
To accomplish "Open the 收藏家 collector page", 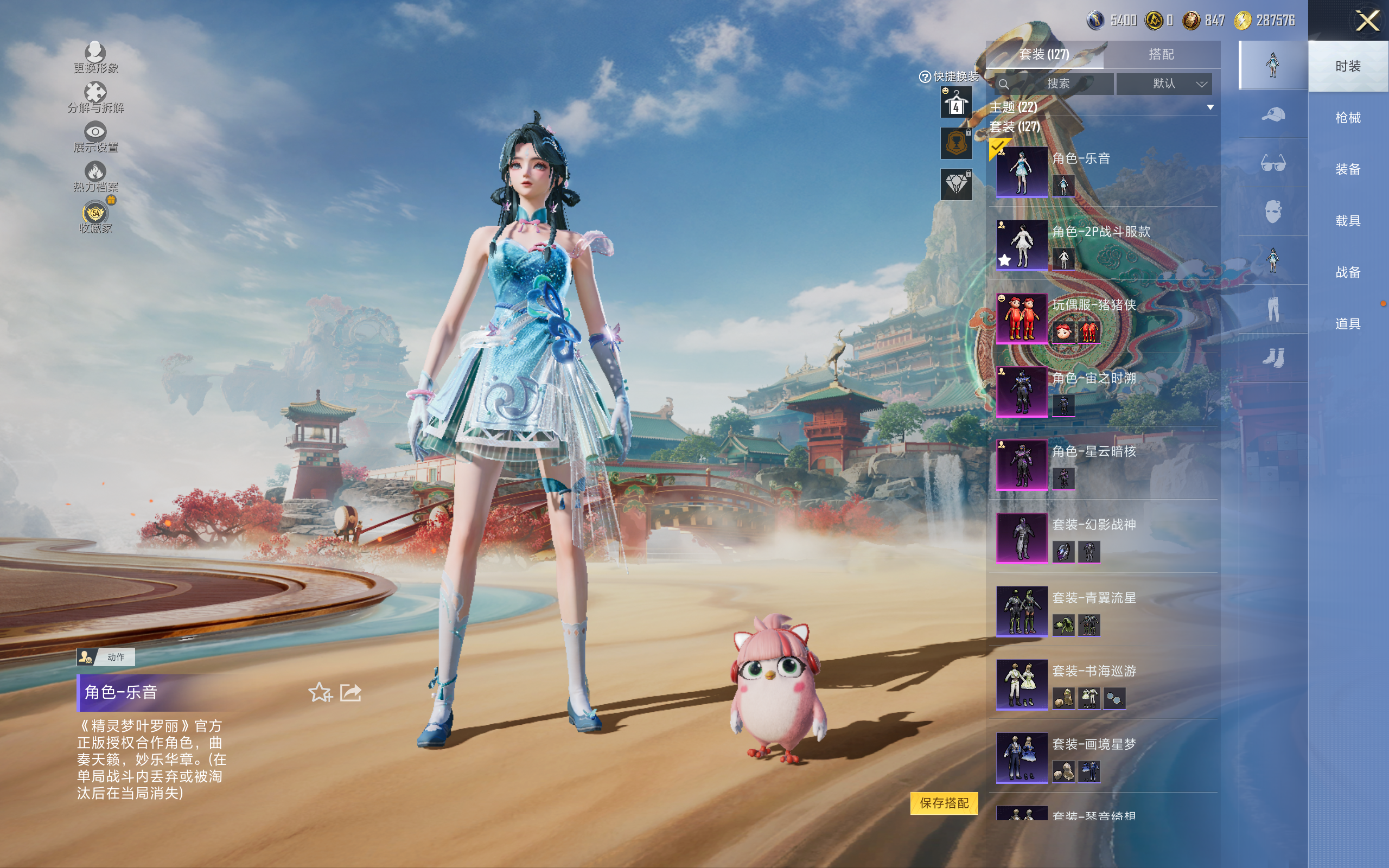I will point(95,218).
